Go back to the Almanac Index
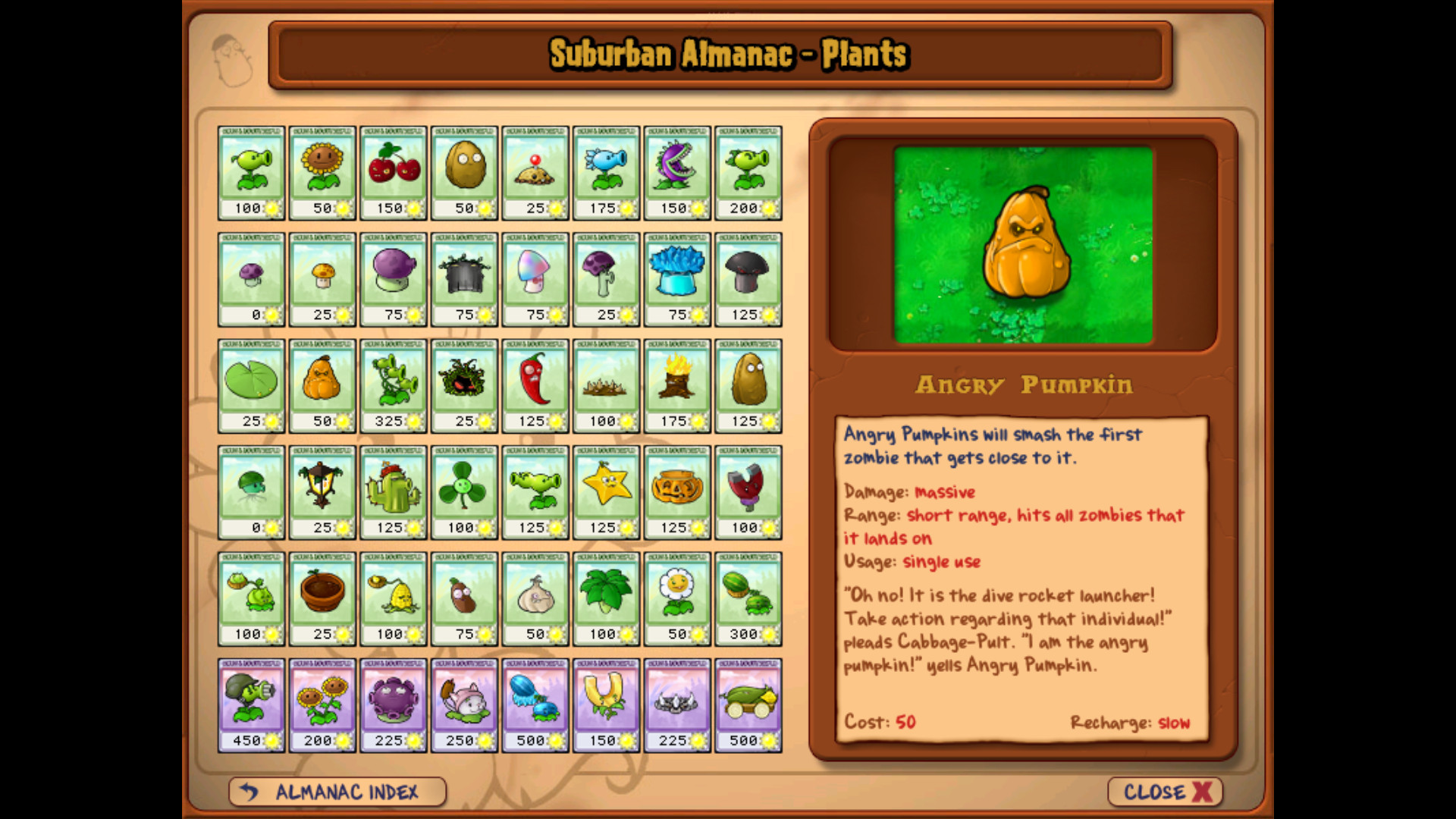 pos(336,792)
